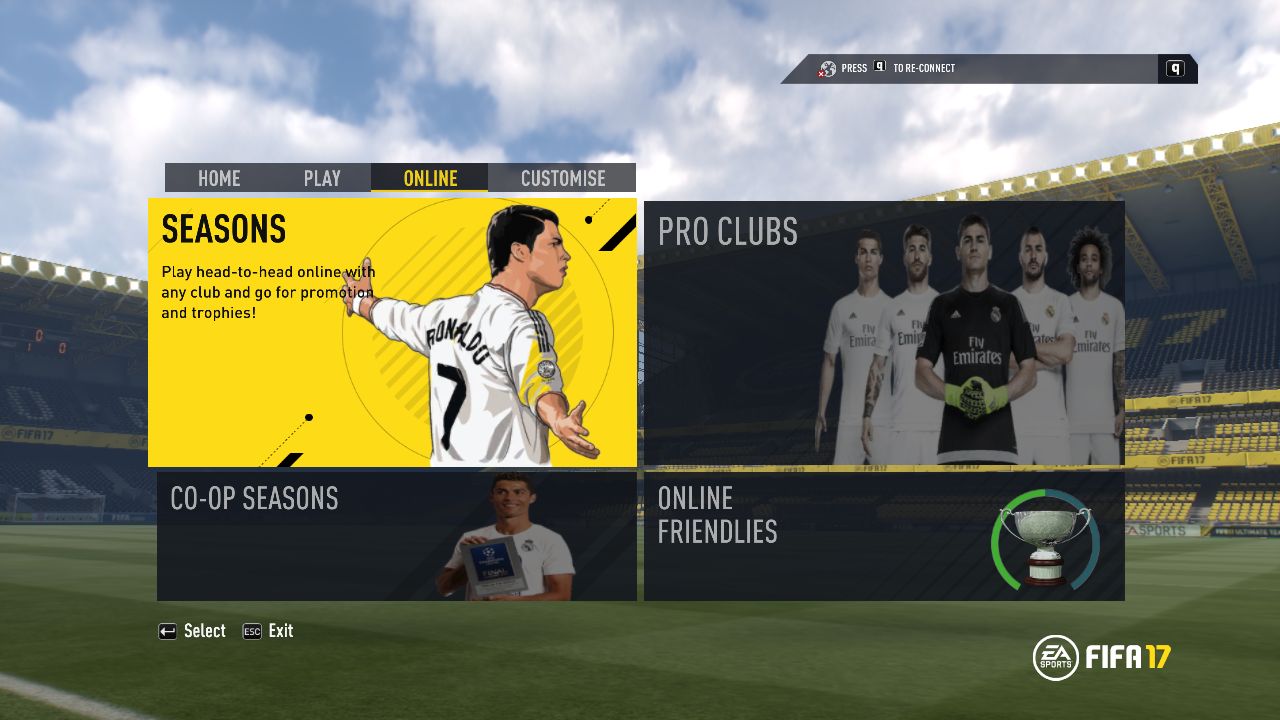
Task: Click the Select button in the footer
Action: pyautogui.click(x=193, y=631)
